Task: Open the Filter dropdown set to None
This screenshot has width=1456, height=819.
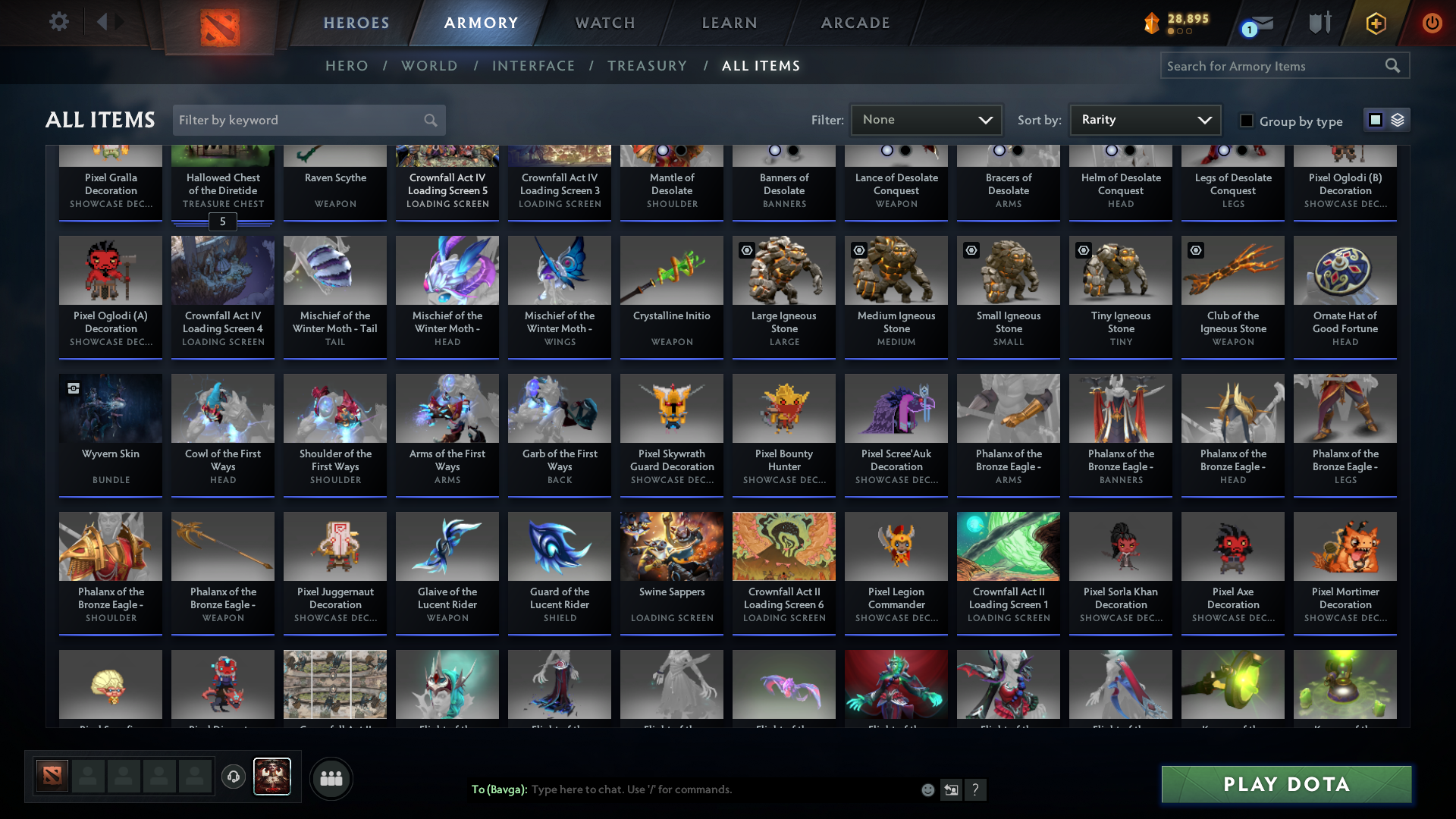Action: [926, 119]
